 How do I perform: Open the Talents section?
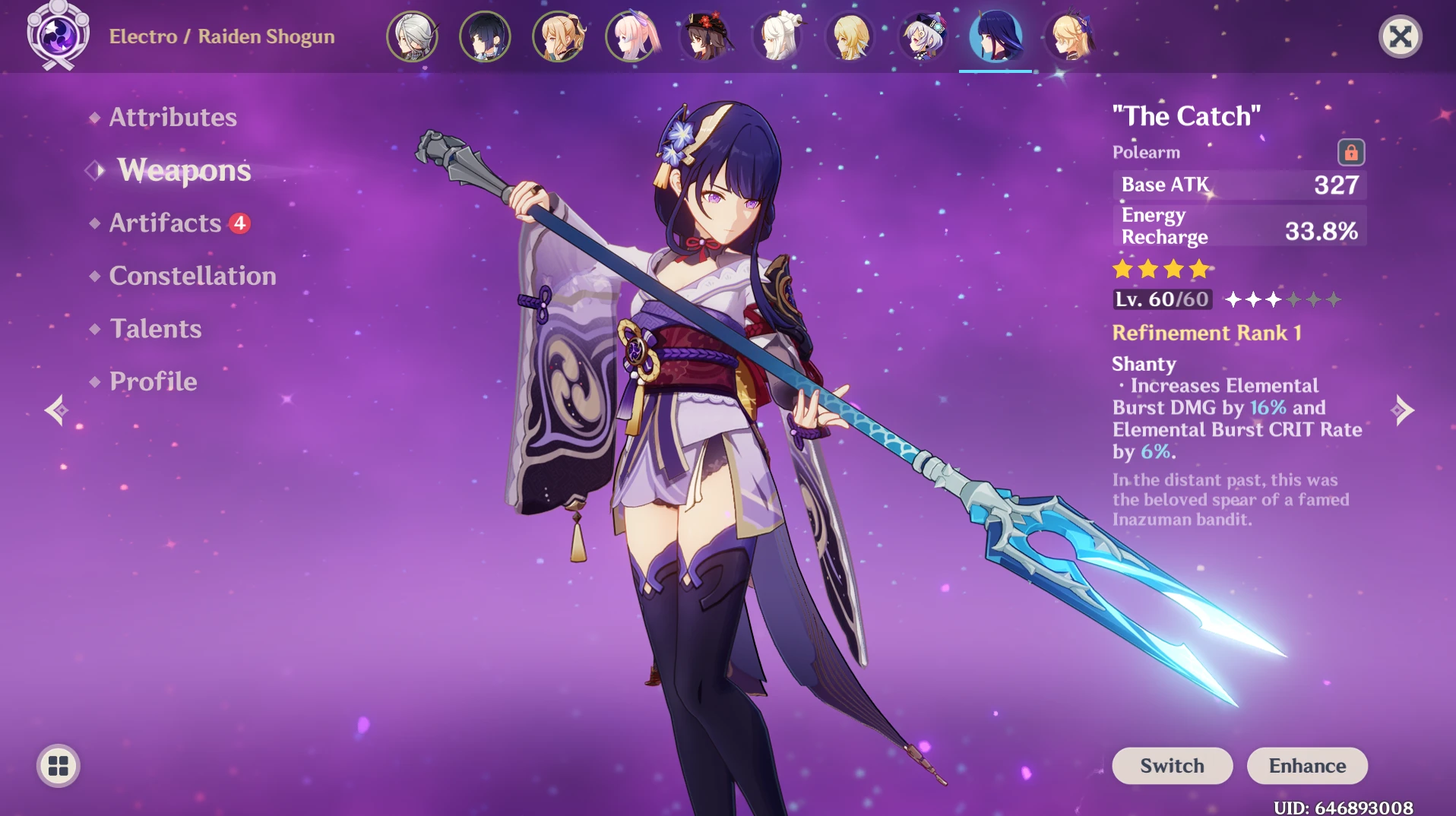[155, 328]
